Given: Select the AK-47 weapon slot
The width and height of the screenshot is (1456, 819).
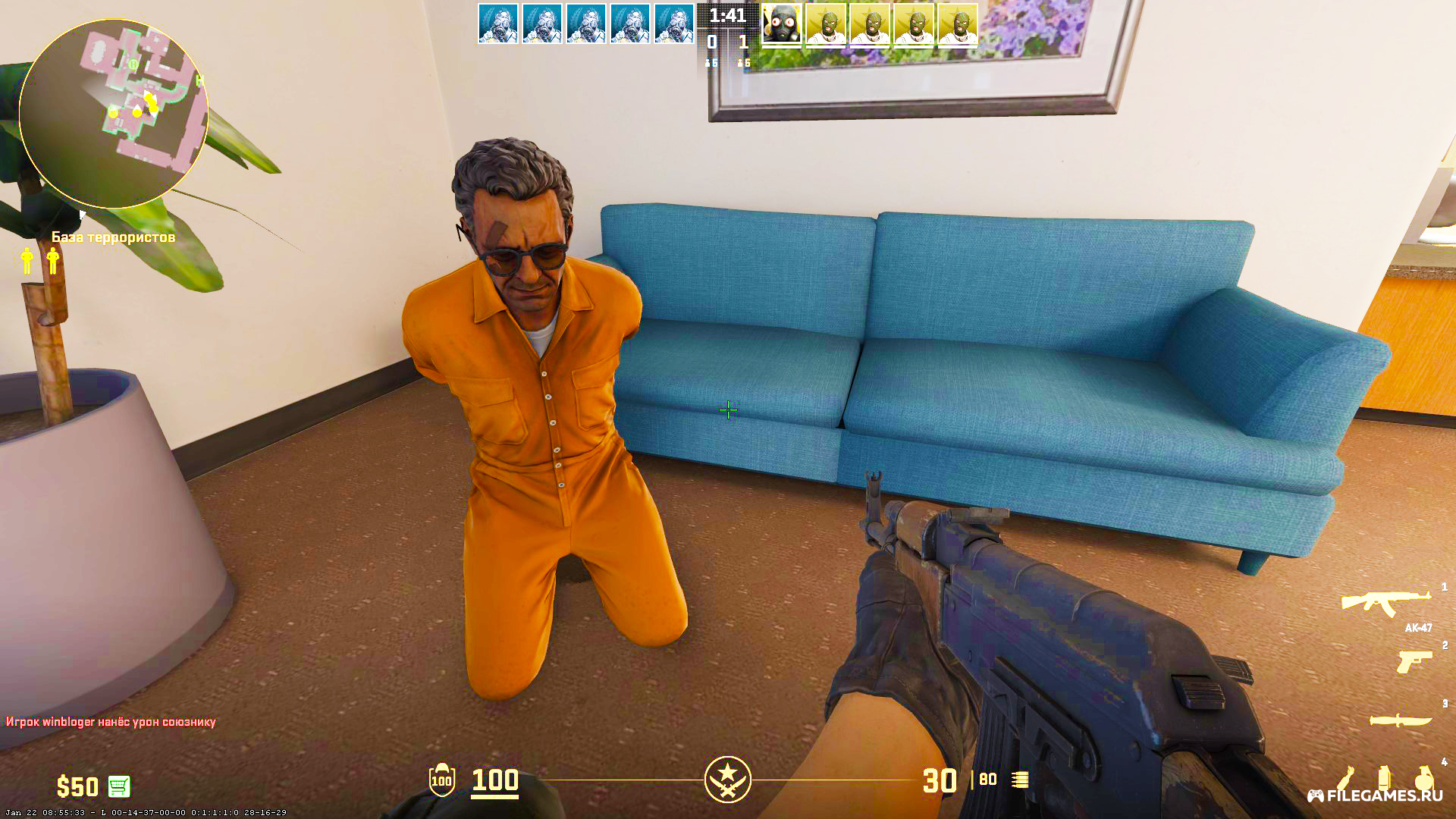Looking at the screenshot, I should 1385,603.
